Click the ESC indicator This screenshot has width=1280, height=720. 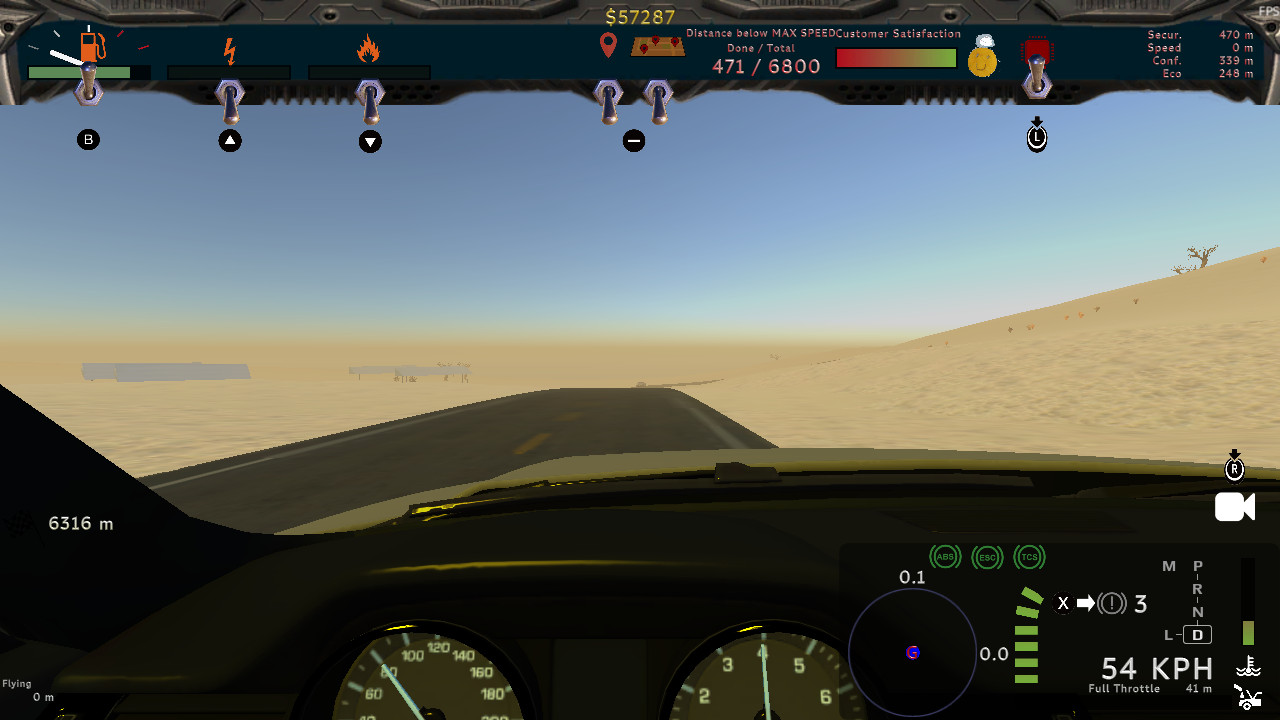pyautogui.click(x=987, y=557)
